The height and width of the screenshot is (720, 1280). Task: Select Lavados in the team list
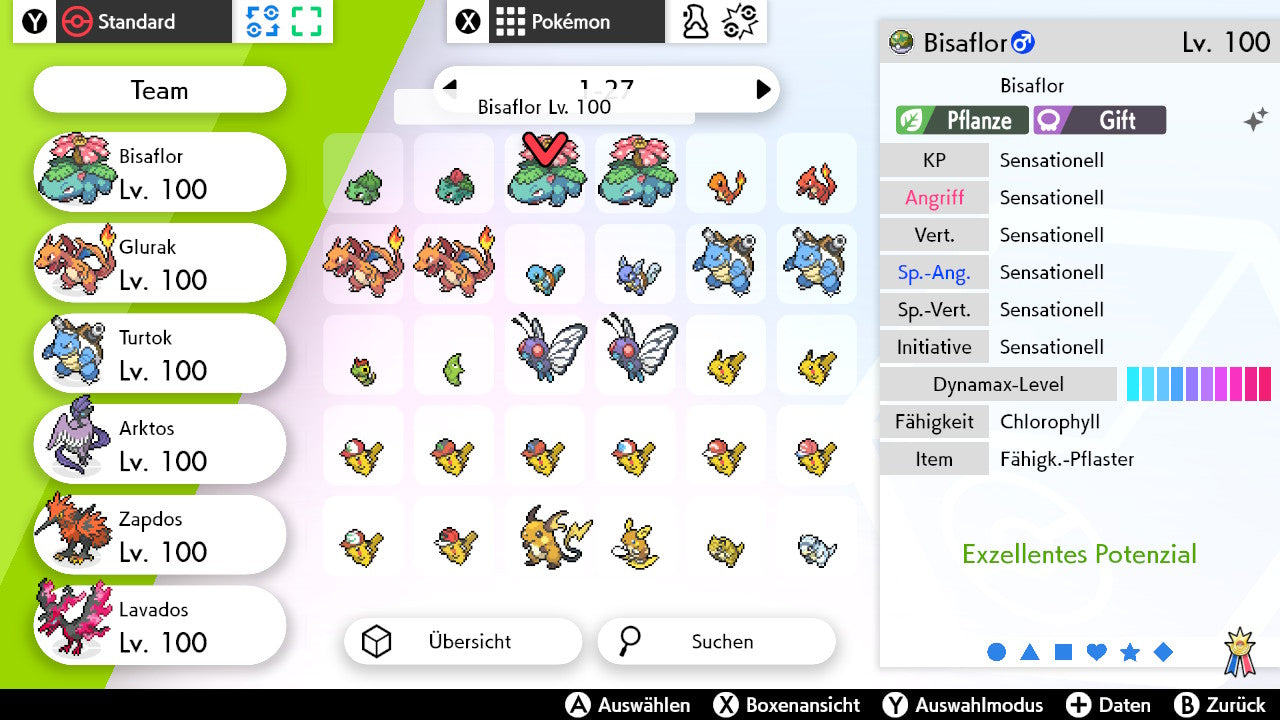160,626
